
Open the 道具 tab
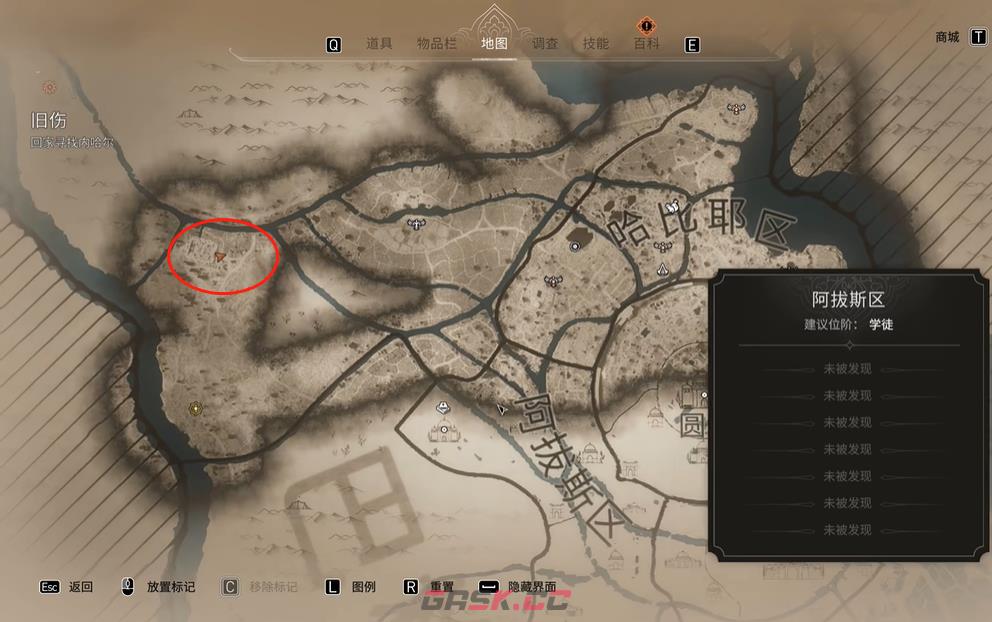click(x=378, y=44)
